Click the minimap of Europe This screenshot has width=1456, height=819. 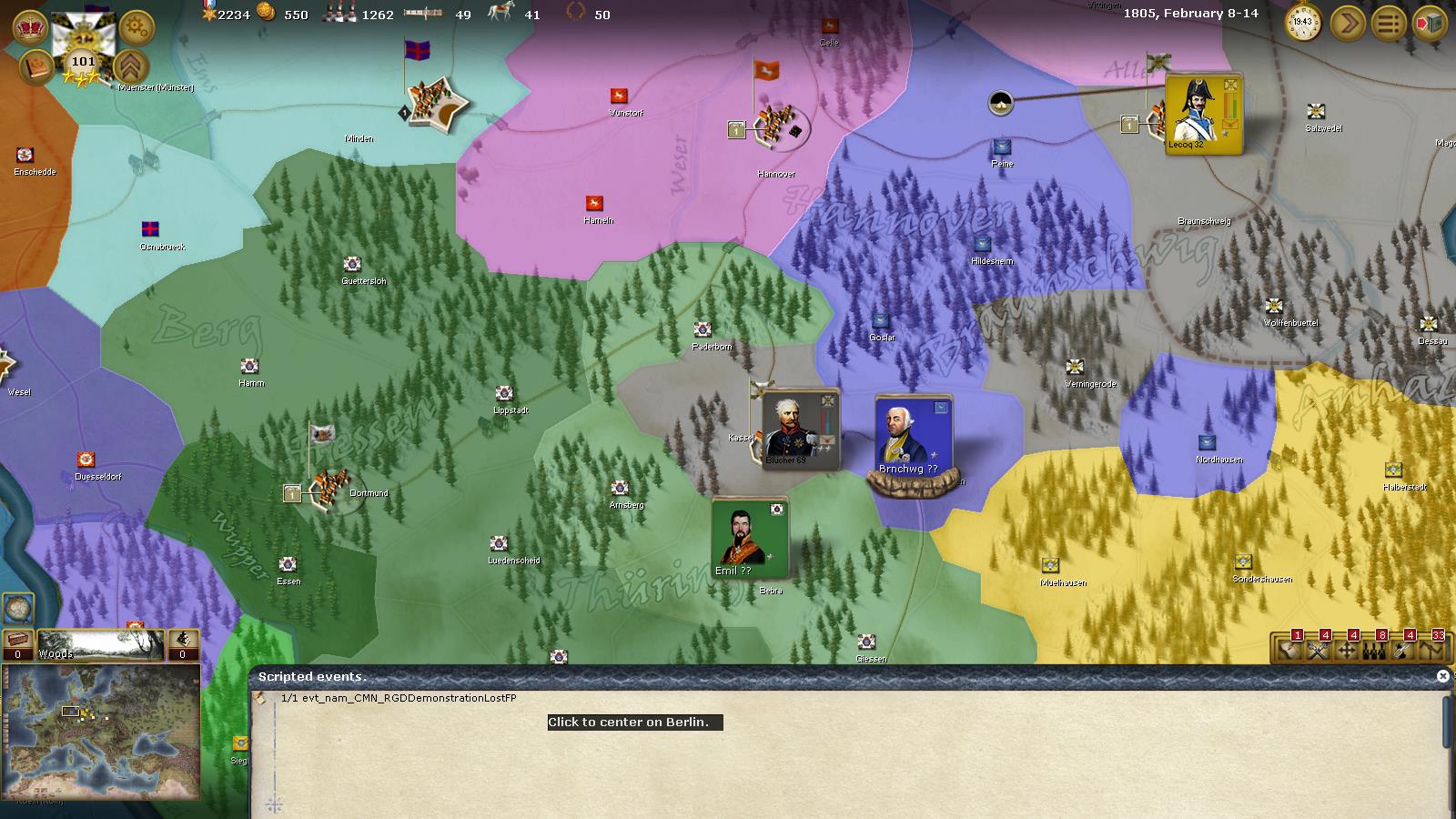point(101,732)
